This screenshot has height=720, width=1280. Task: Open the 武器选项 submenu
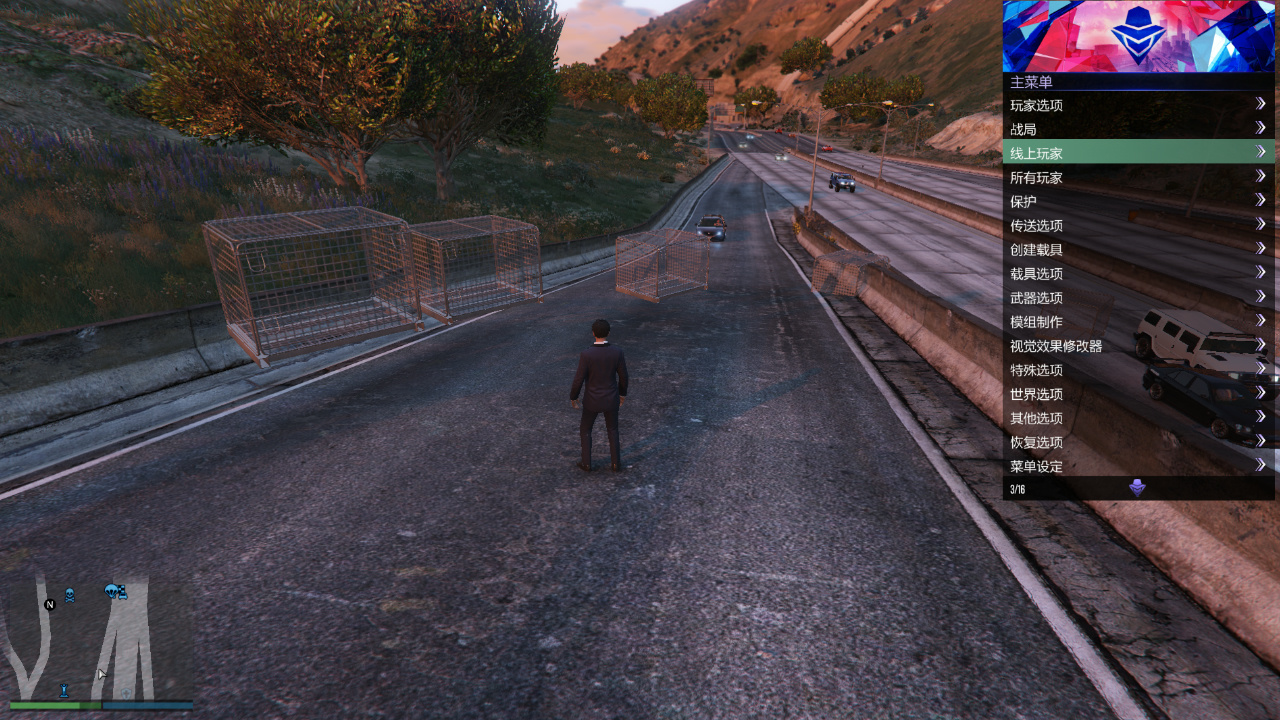coord(1138,297)
